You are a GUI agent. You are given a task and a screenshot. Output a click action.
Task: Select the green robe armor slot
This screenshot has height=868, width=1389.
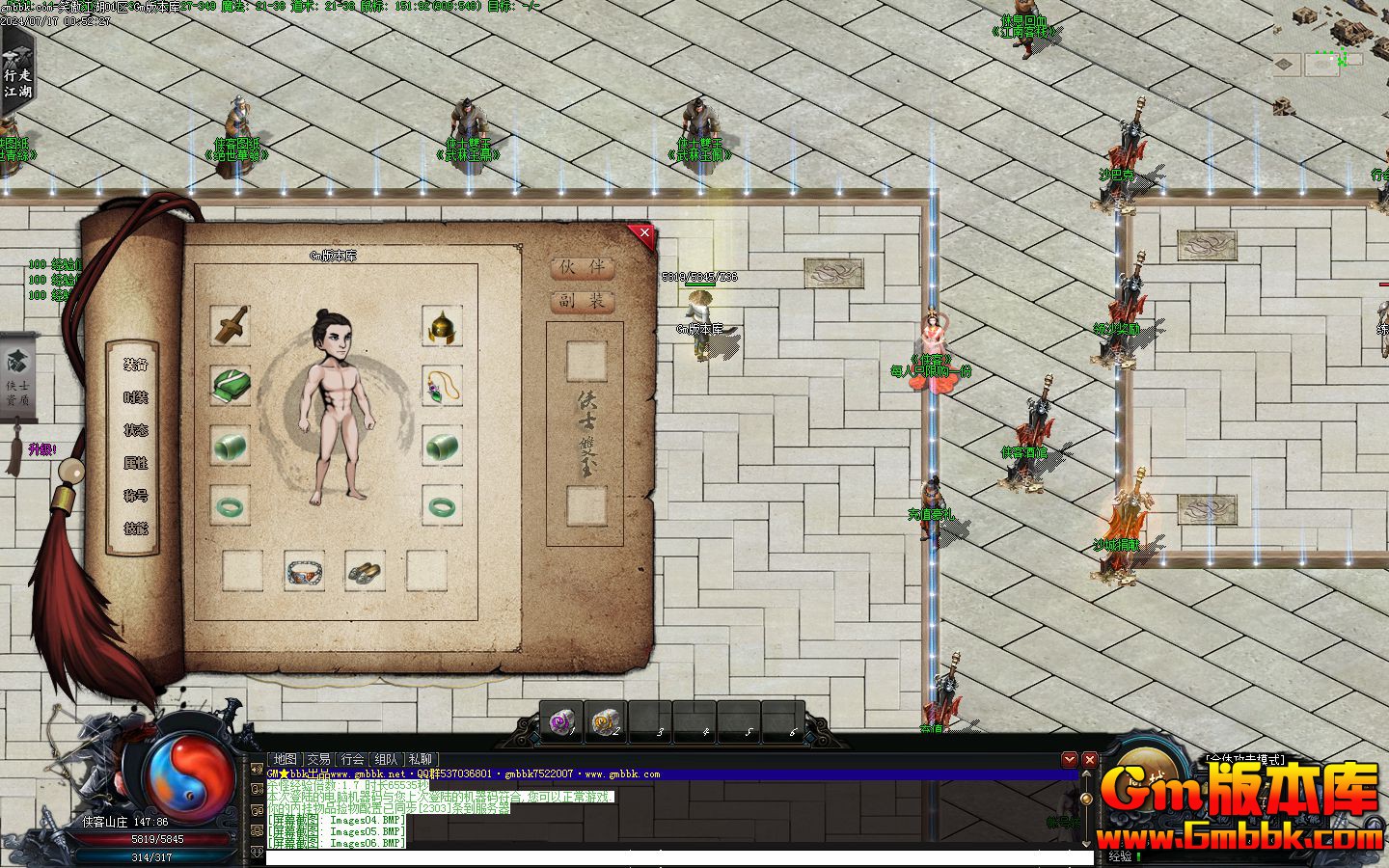tap(231, 387)
